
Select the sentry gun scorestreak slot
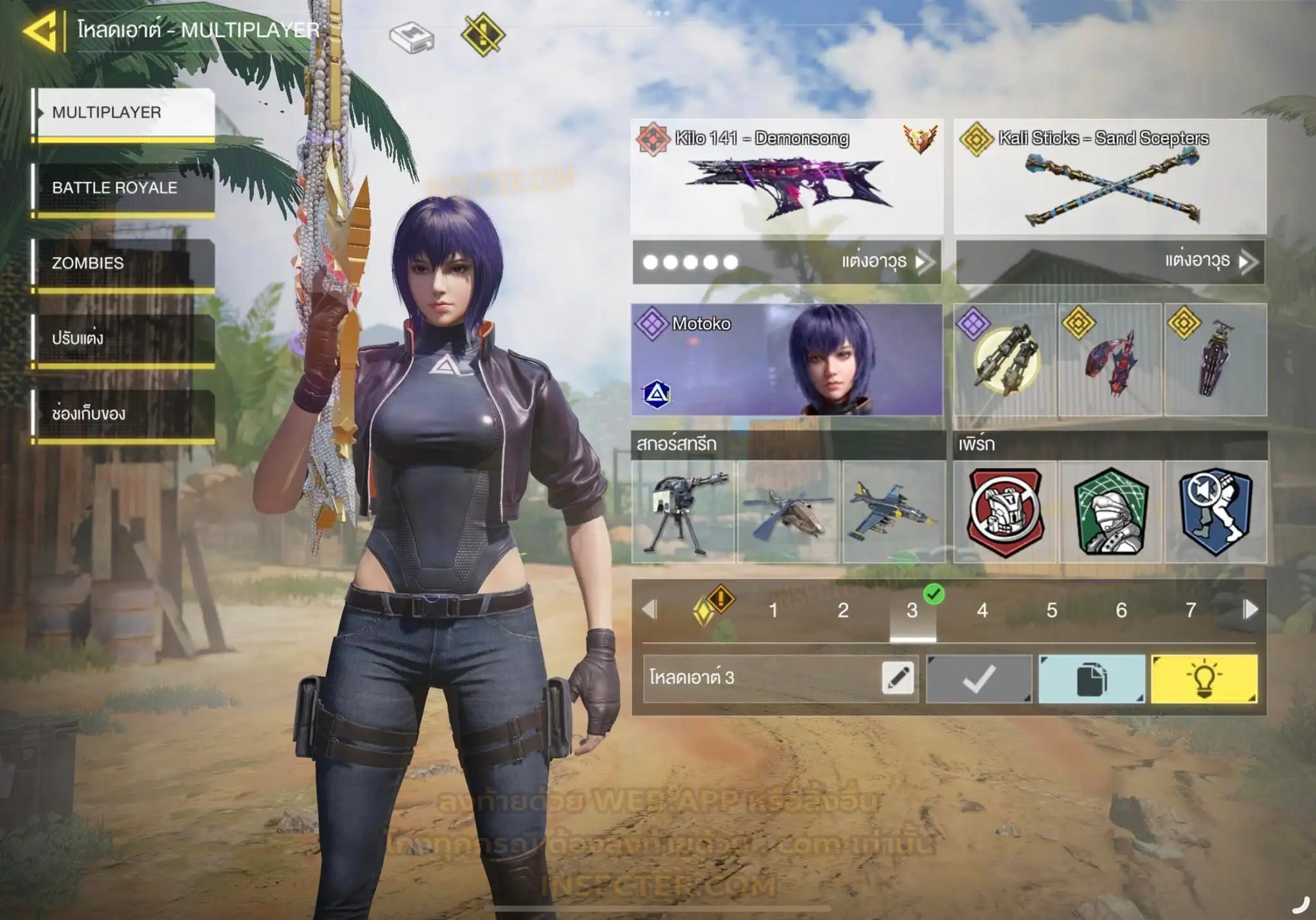683,512
